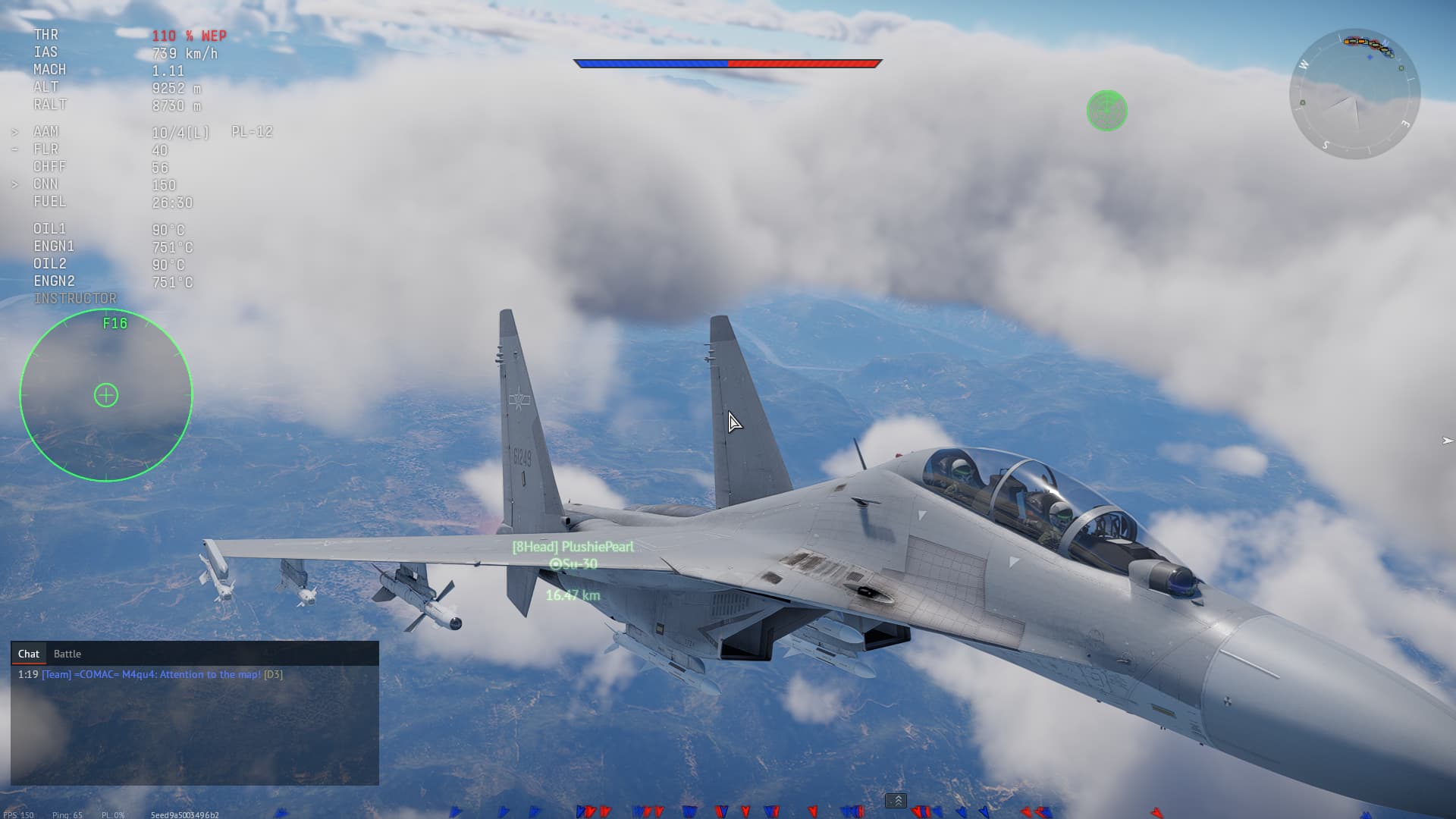The image size is (1456, 819).
Task: Switch to the Battle chat tab
Action: [67, 653]
